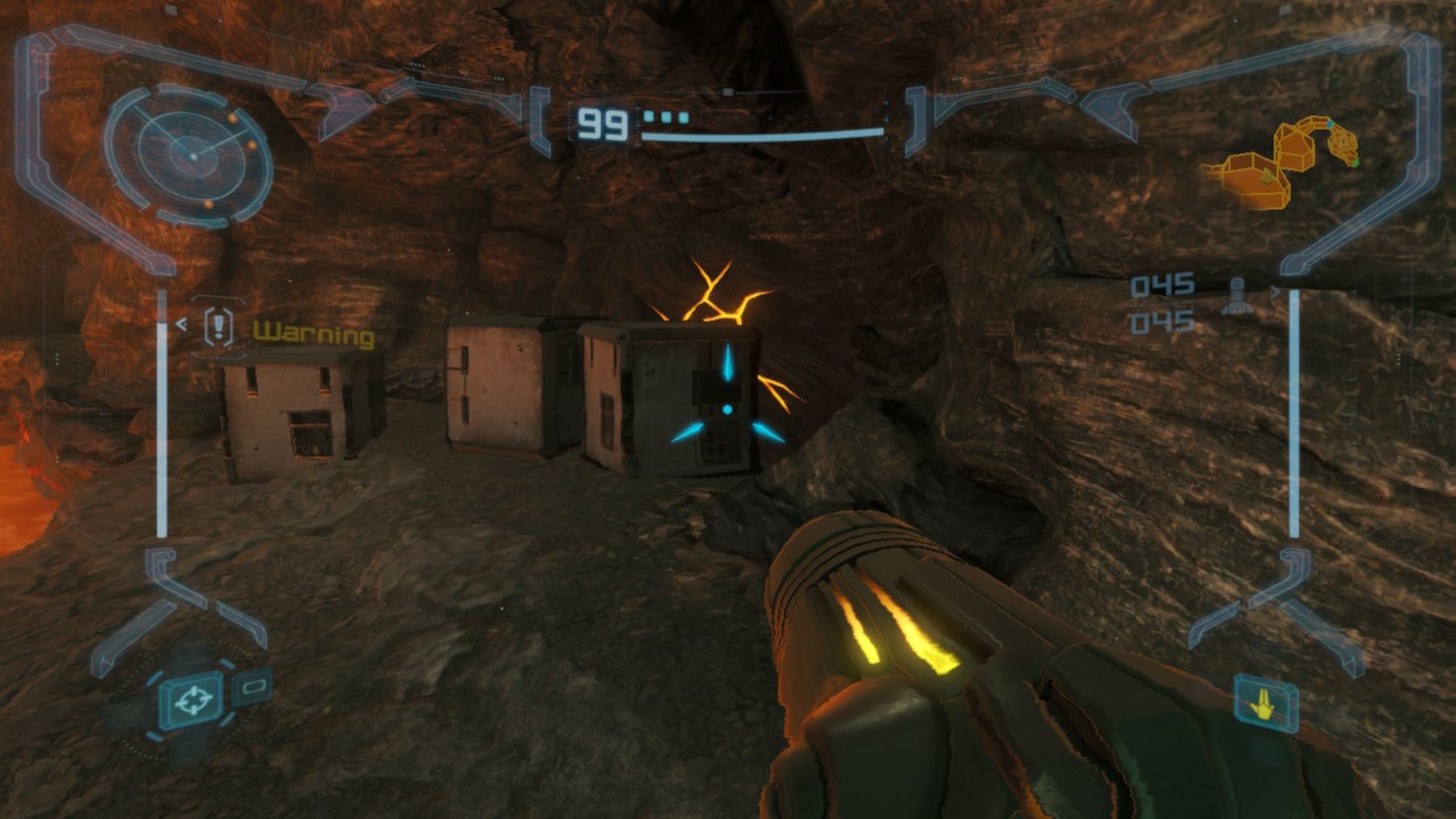Open the top missile count entry 045

(1162, 285)
